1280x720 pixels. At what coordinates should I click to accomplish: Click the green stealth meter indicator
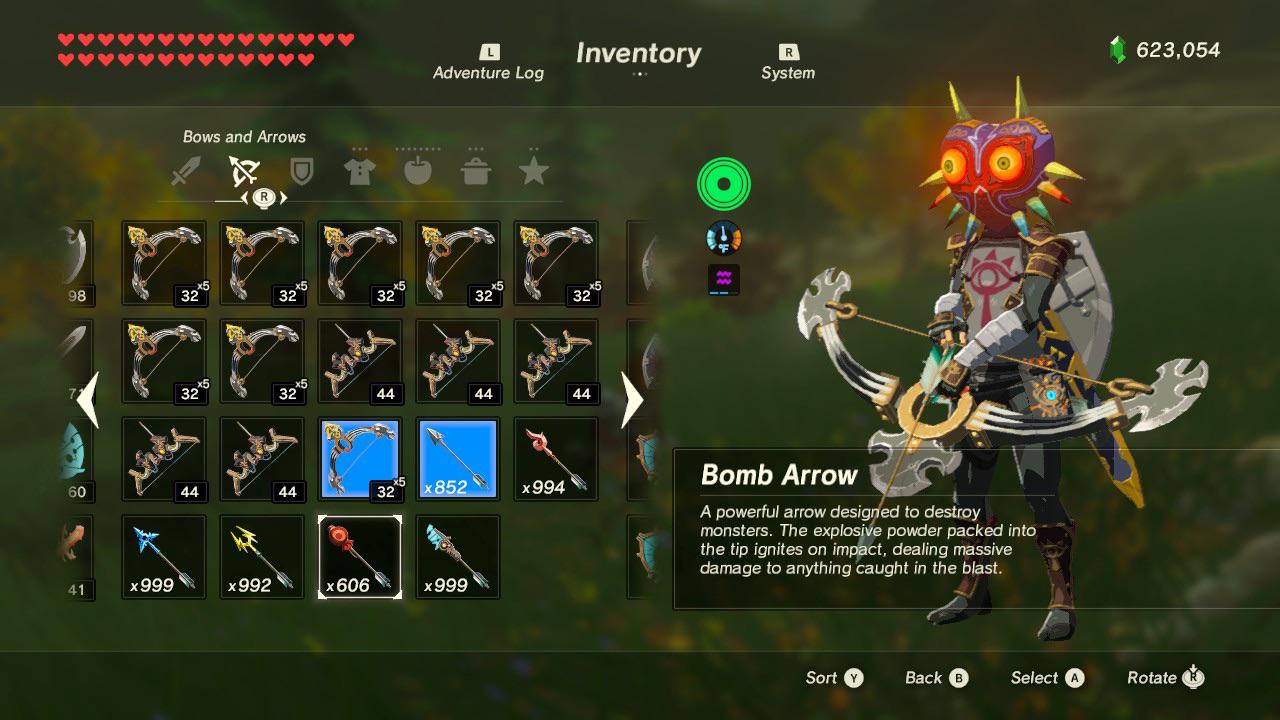(x=723, y=183)
